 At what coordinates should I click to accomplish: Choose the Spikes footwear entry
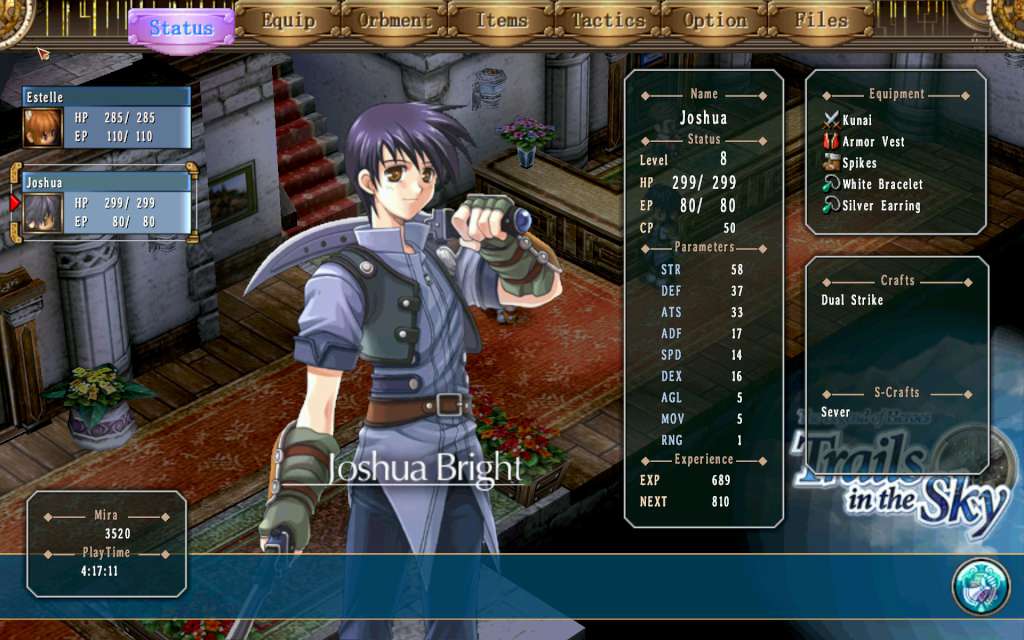[x=858, y=163]
